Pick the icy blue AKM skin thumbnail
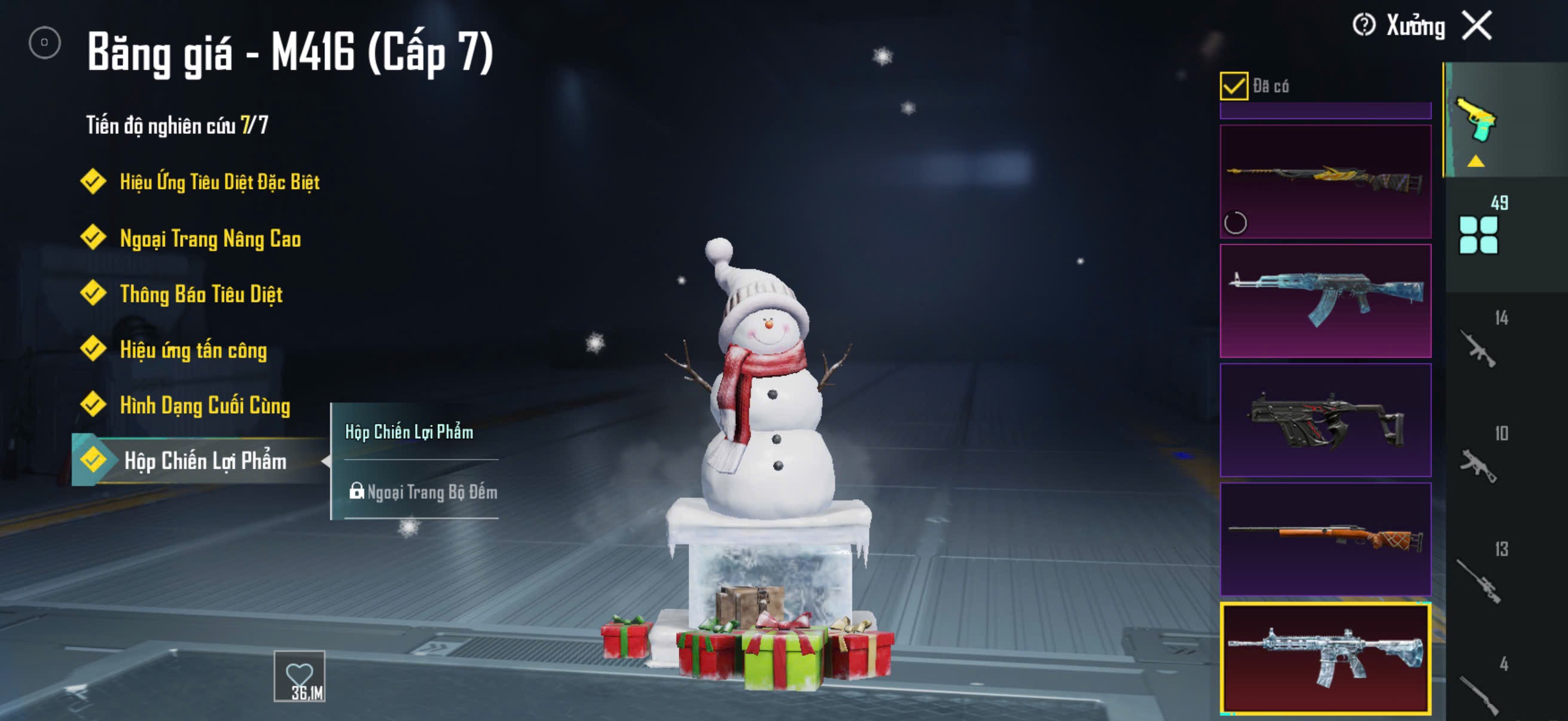1568x721 pixels. [1325, 301]
